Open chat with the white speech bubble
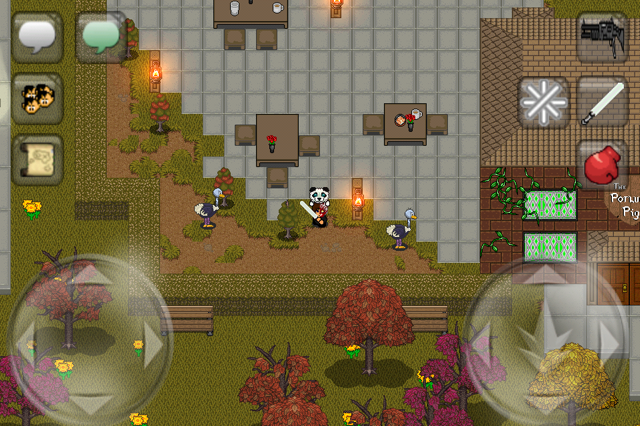 (x=37, y=36)
